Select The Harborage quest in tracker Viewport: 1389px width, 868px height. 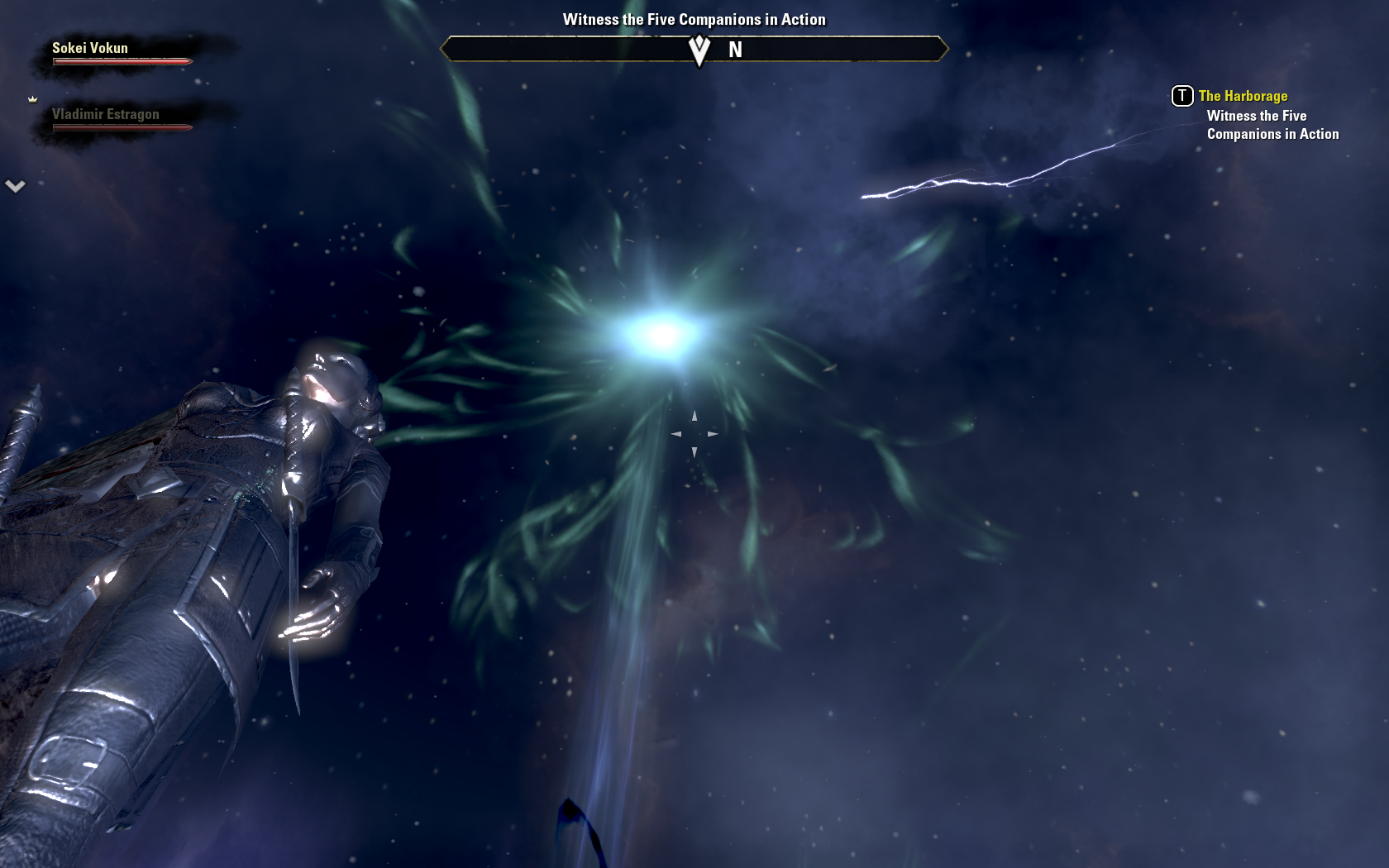[x=1242, y=96]
